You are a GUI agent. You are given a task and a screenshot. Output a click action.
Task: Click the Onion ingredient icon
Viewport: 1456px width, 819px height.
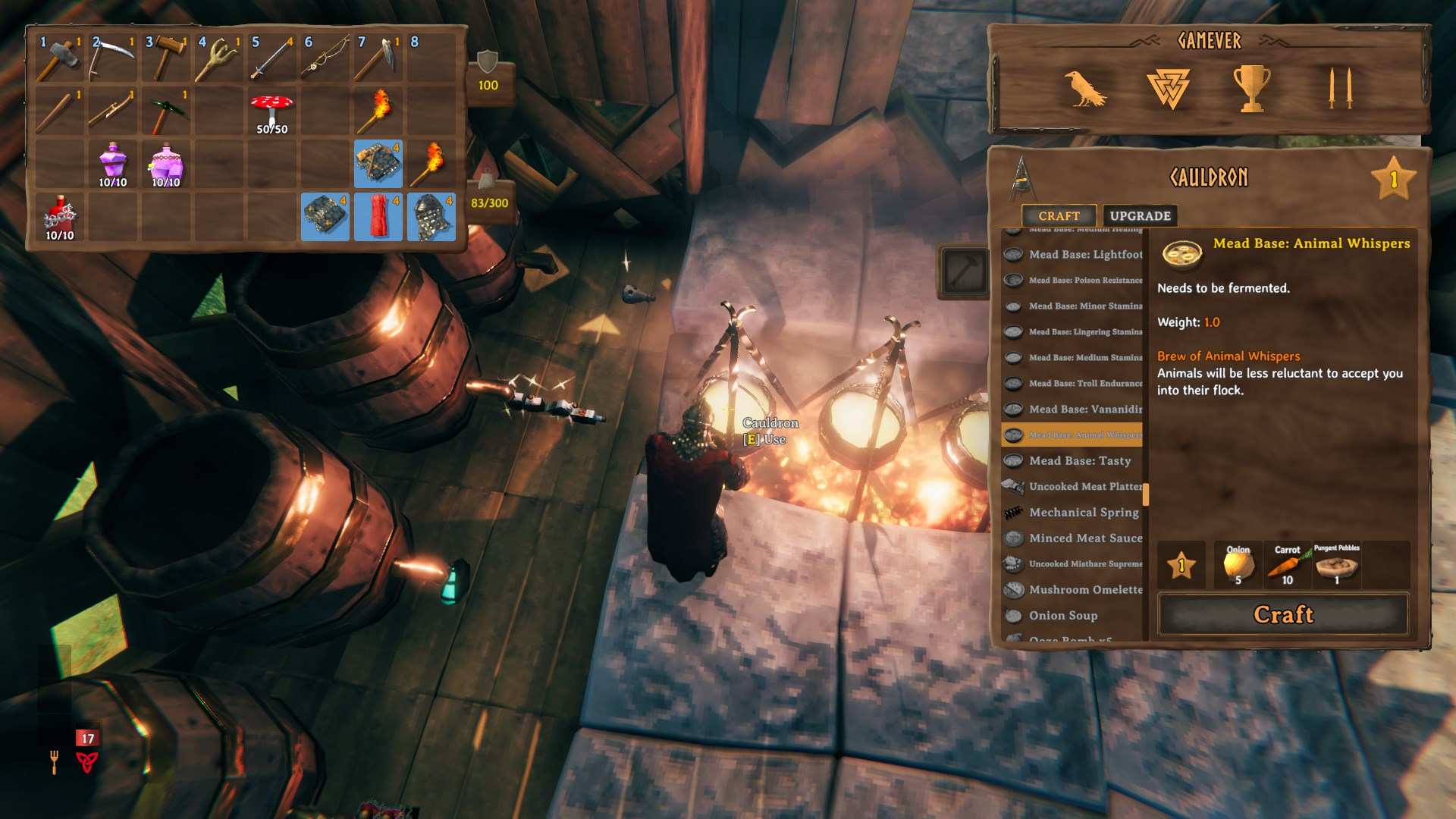1238,564
